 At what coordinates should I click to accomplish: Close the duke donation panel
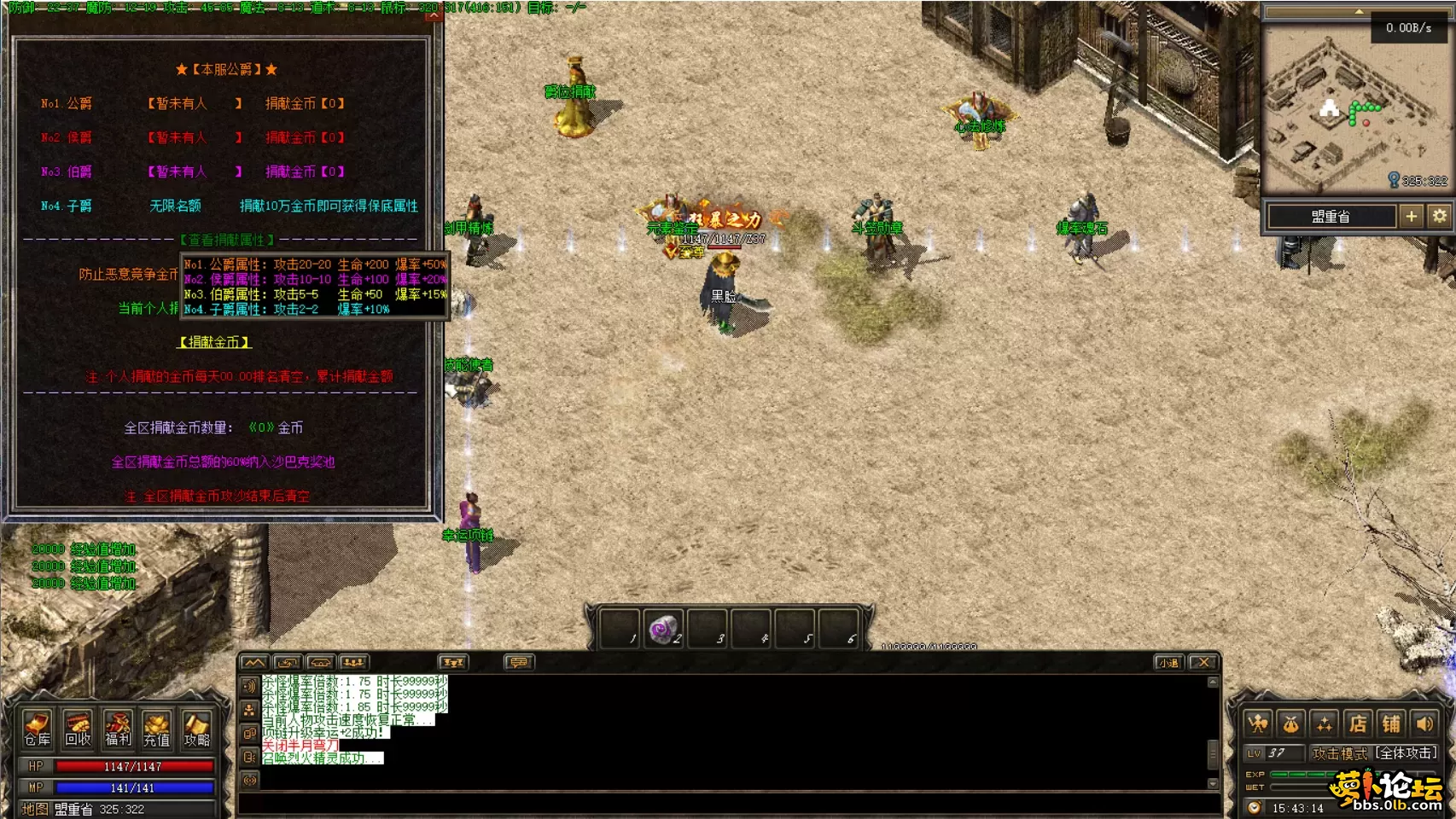434,14
